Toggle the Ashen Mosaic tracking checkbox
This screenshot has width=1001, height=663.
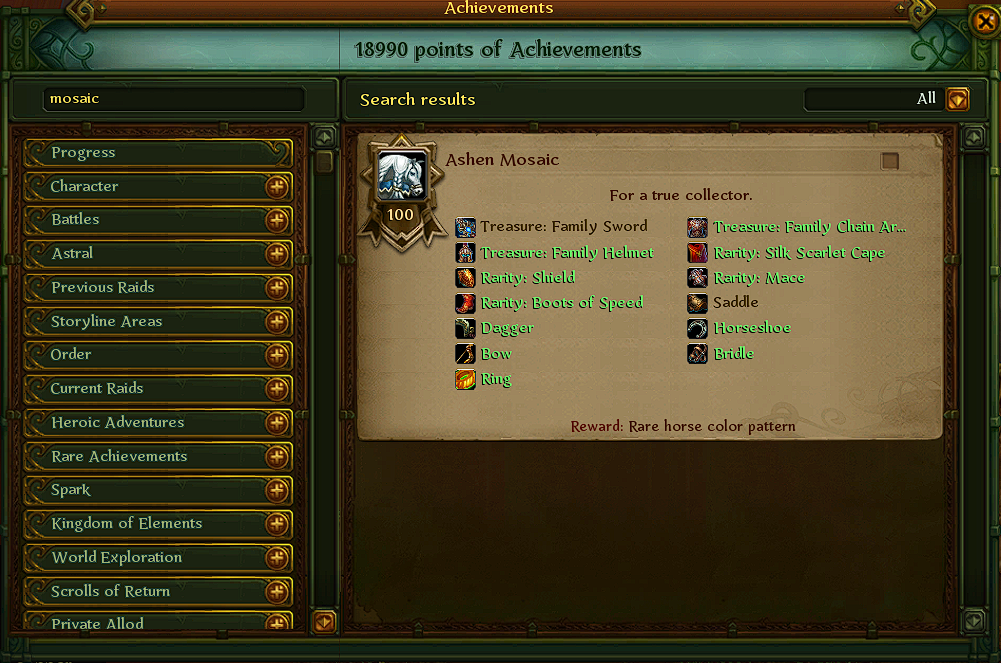coord(889,161)
